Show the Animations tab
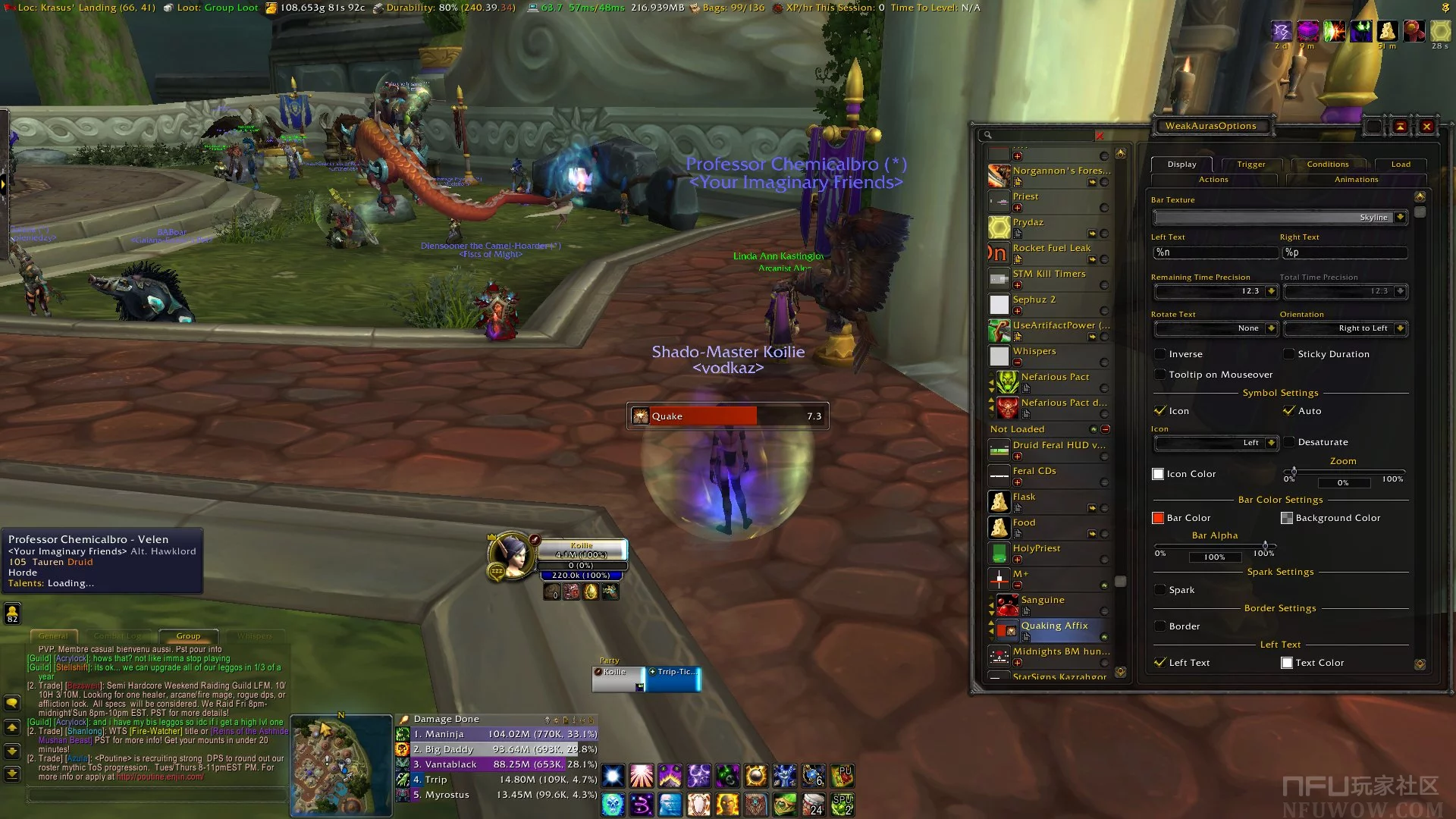1456x819 pixels. (1356, 180)
